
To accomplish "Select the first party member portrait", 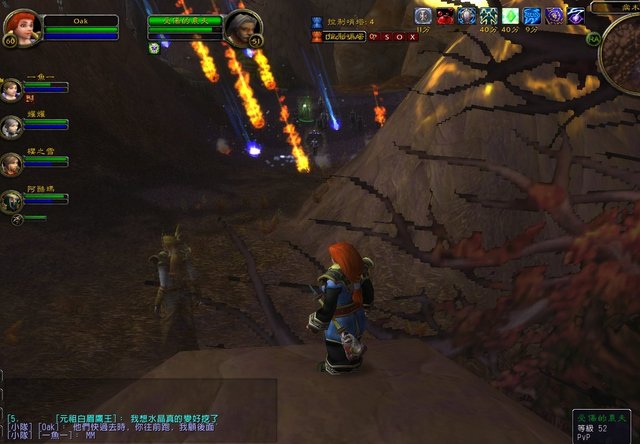I will (12, 89).
